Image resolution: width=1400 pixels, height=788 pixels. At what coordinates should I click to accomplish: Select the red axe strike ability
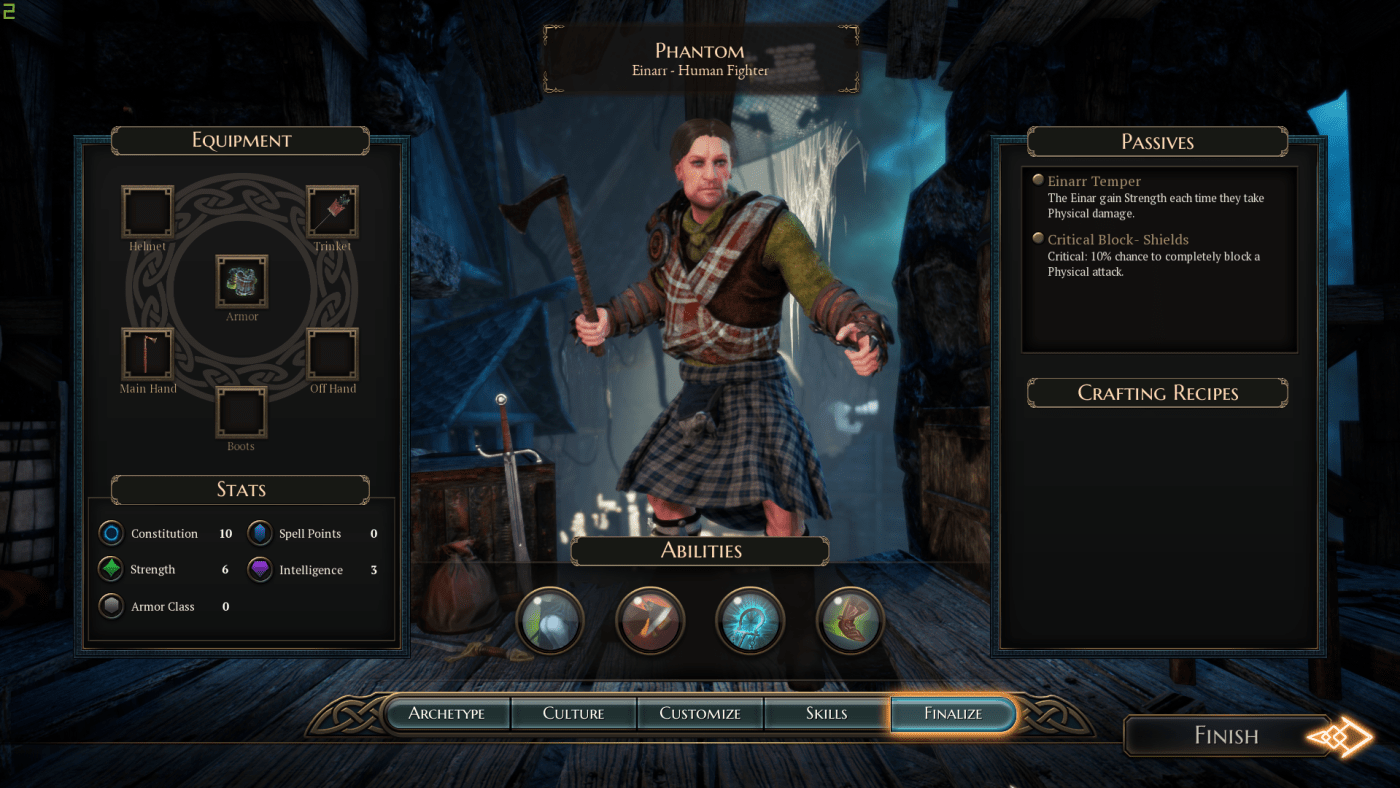pyautogui.click(x=650, y=620)
